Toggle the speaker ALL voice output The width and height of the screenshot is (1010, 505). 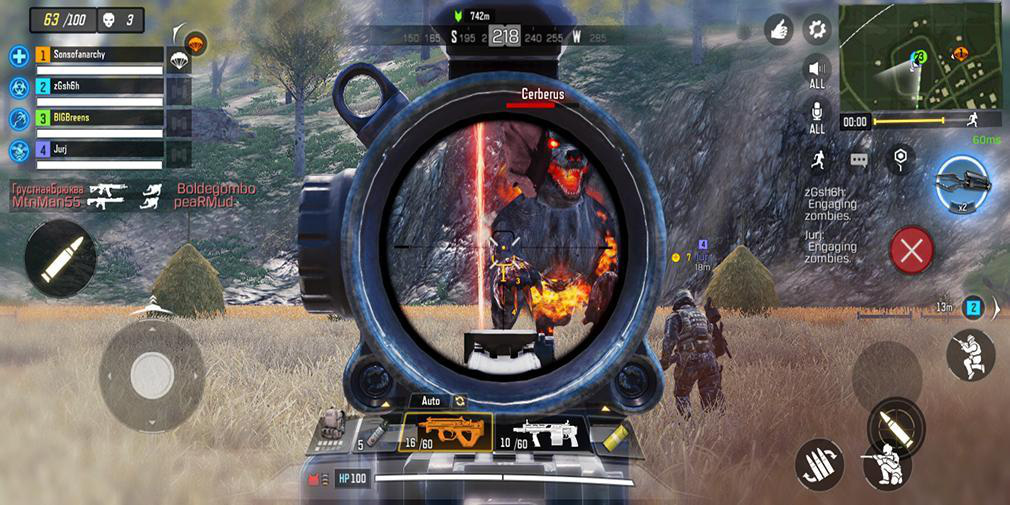click(817, 70)
